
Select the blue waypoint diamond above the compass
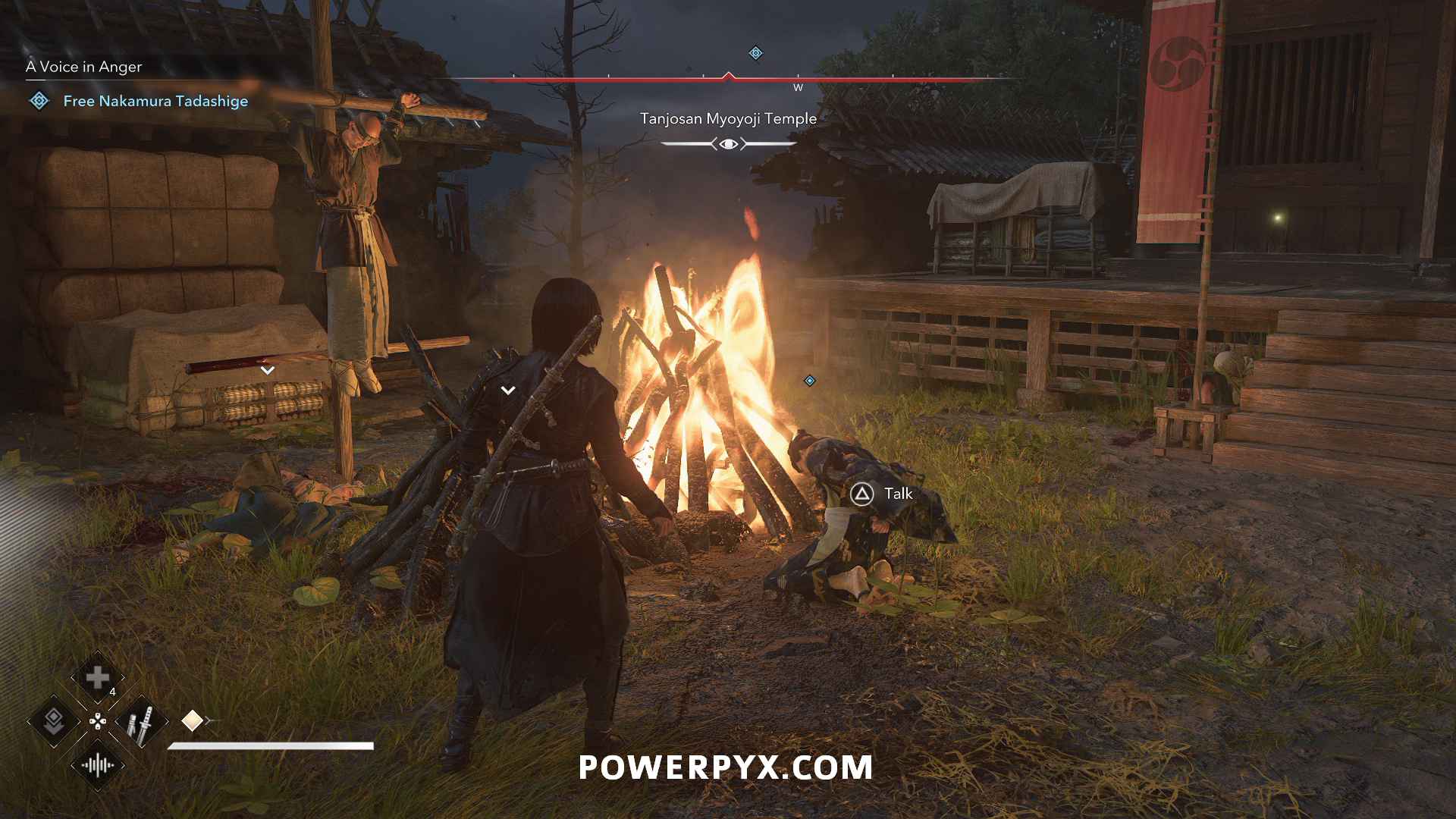pyautogui.click(x=754, y=52)
